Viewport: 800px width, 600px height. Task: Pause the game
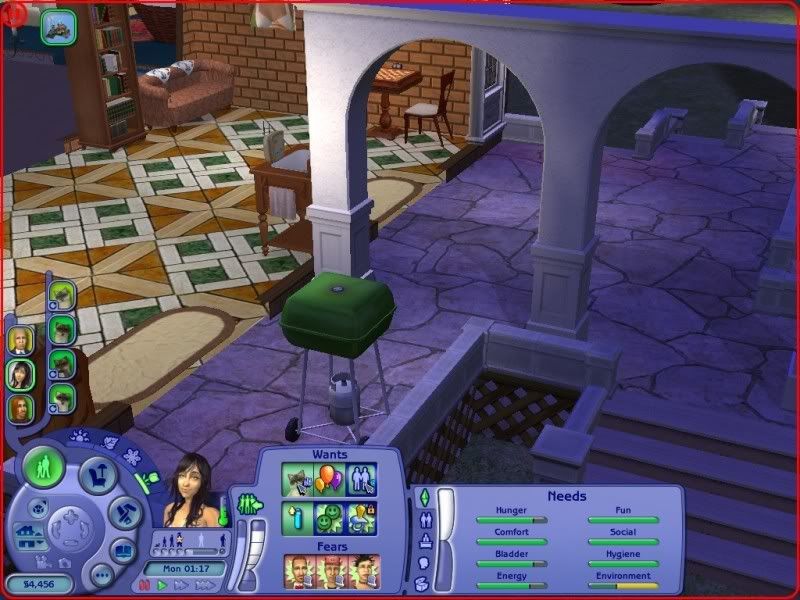(143, 585)
